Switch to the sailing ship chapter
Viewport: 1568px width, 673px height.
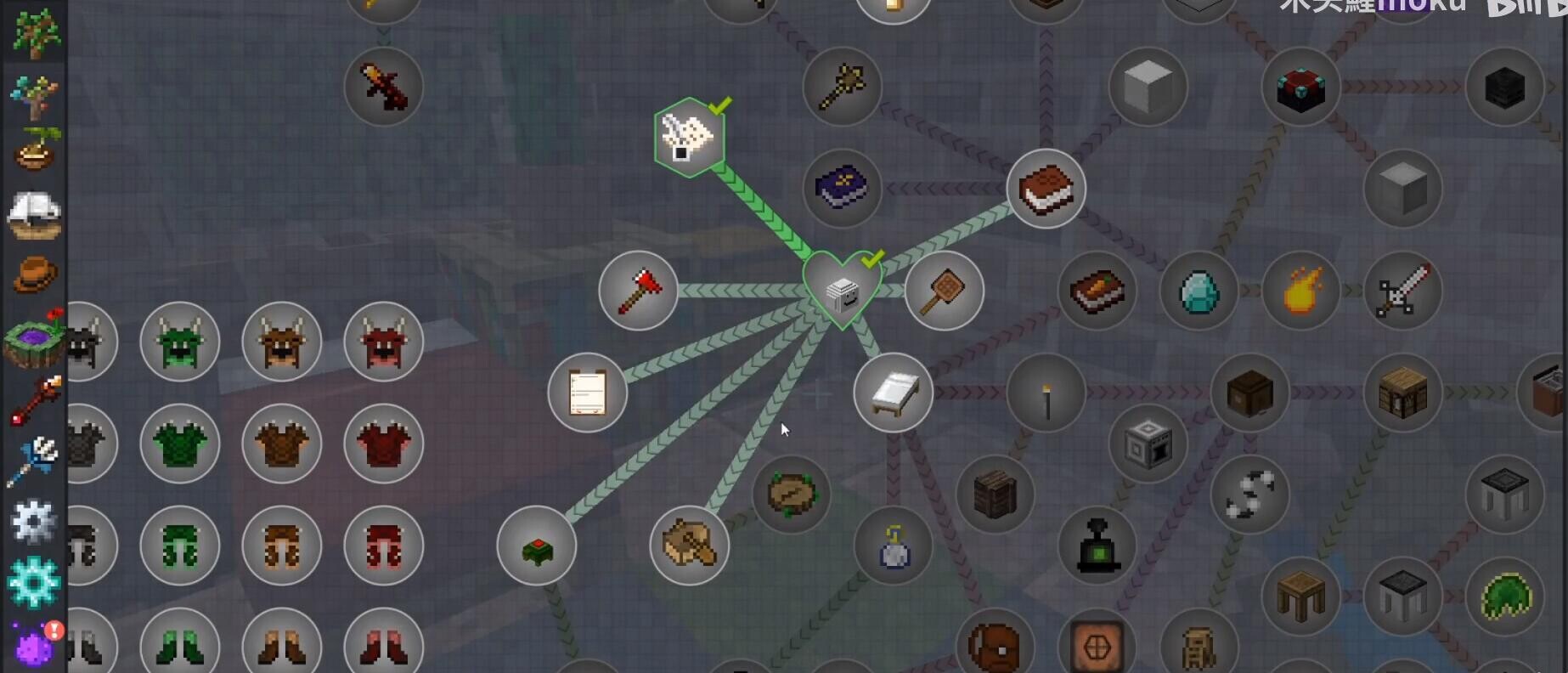click(x=34, y=214)
